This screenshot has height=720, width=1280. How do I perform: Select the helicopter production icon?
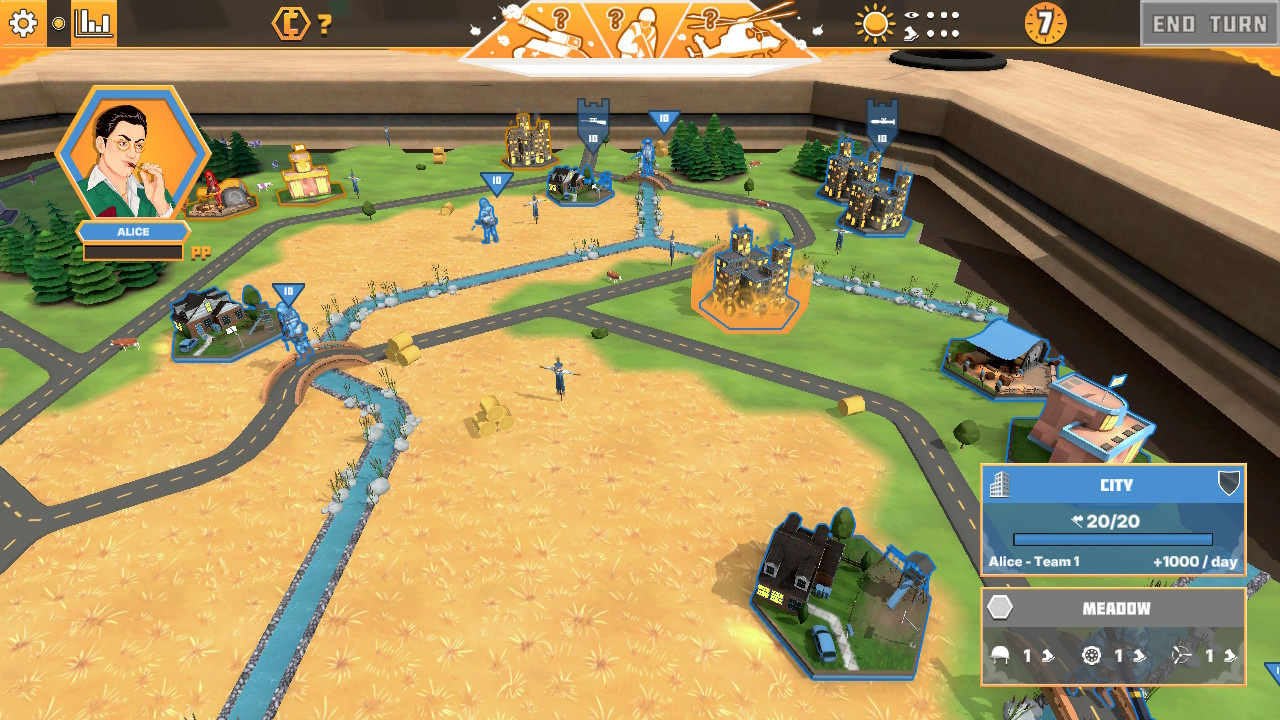click(735, 30)
